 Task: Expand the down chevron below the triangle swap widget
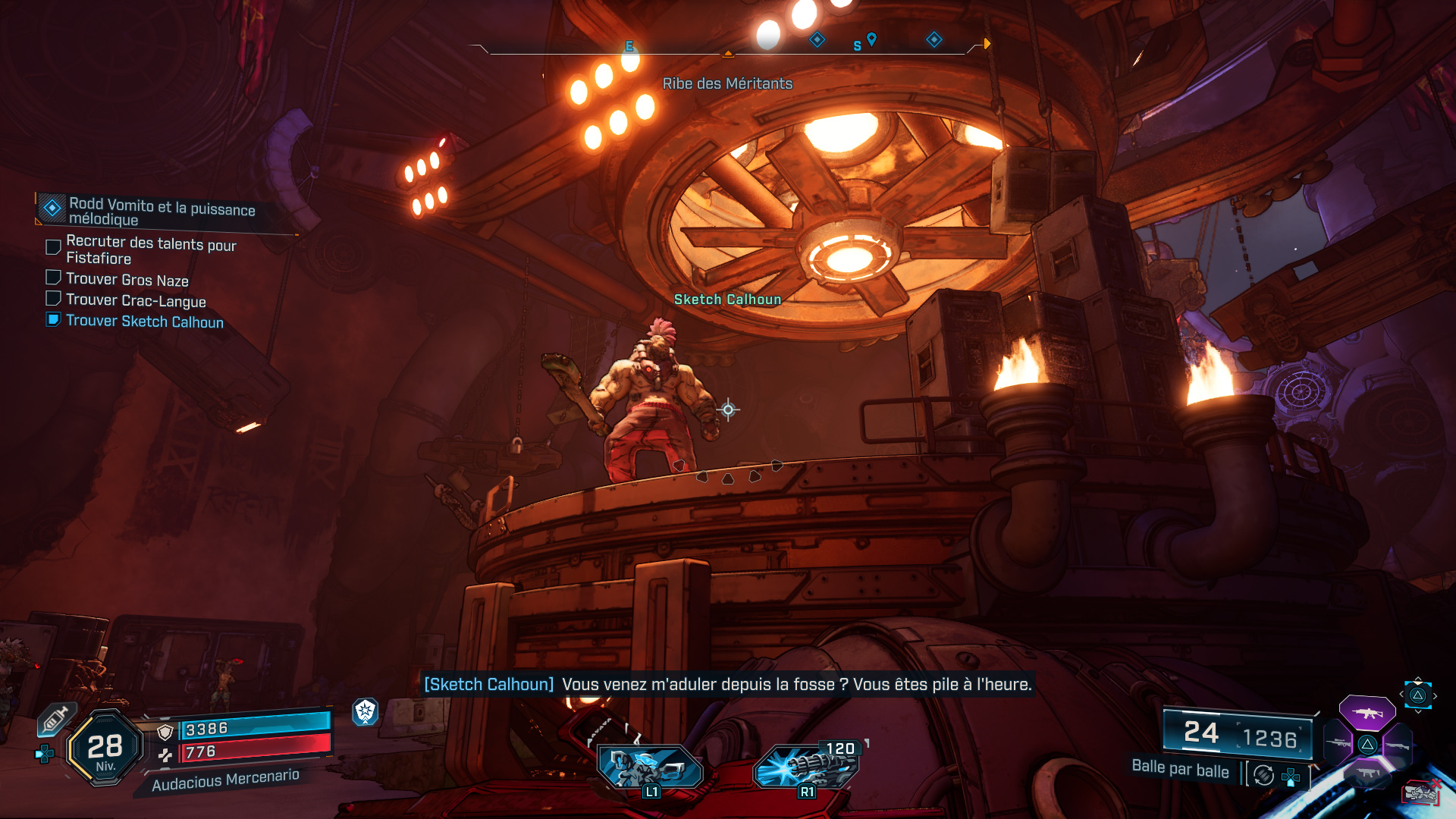(1417, 712)
